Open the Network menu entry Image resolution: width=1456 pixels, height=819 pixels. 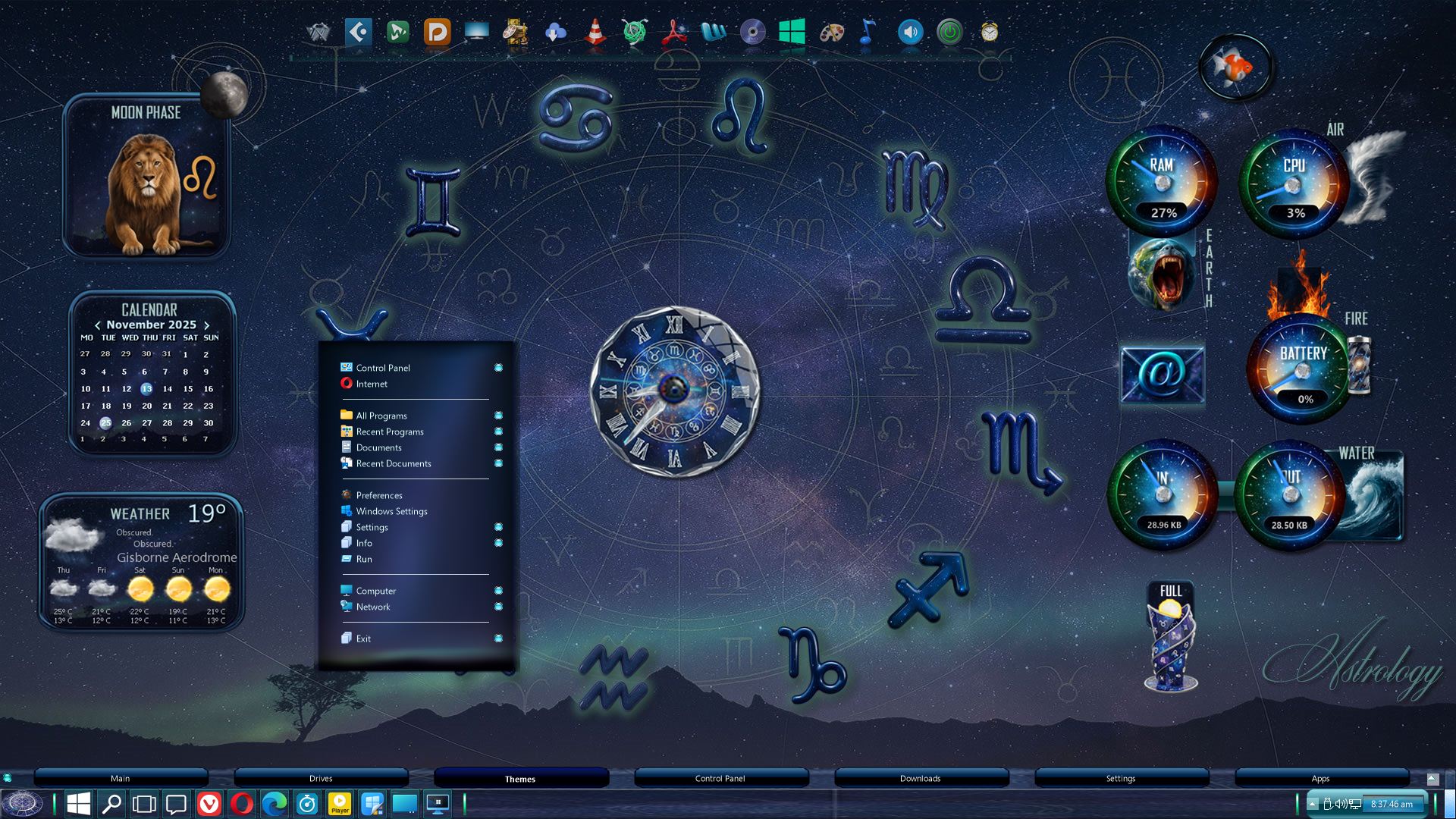click(373, 607)
